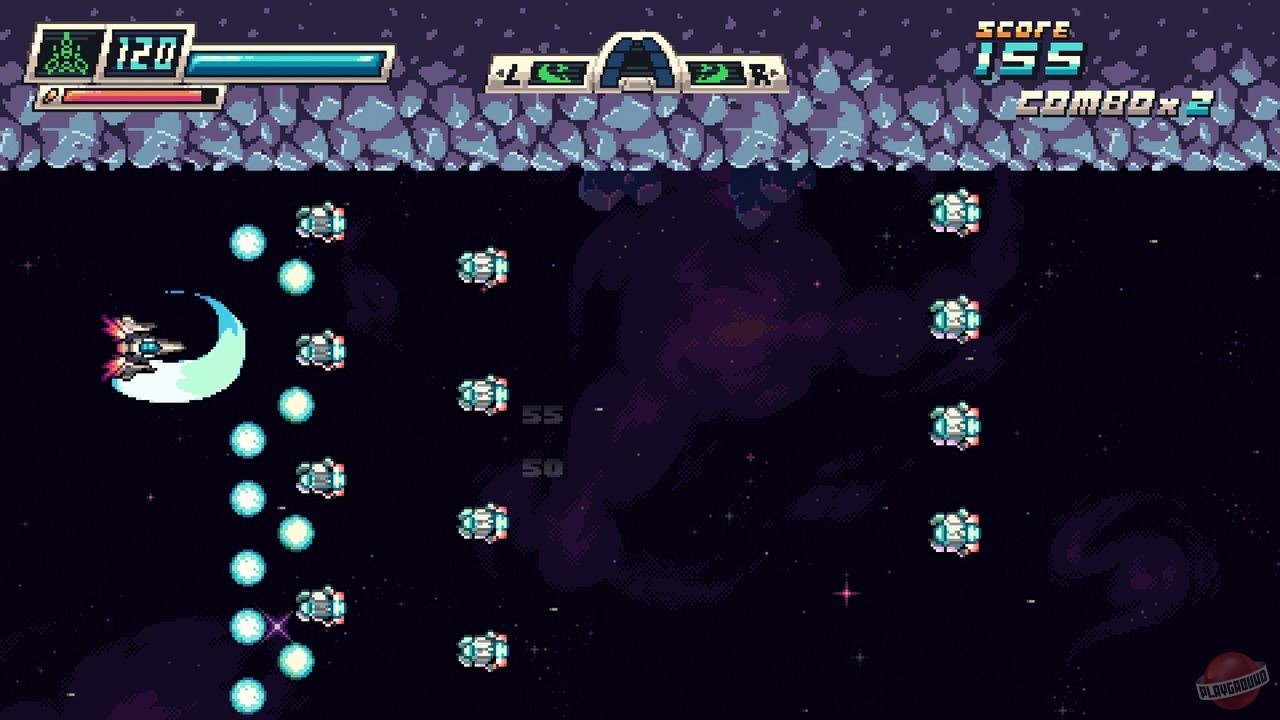1280x720 pixels.
Task: Click the left arrow before the L indicator
Action: click(501, 72)
